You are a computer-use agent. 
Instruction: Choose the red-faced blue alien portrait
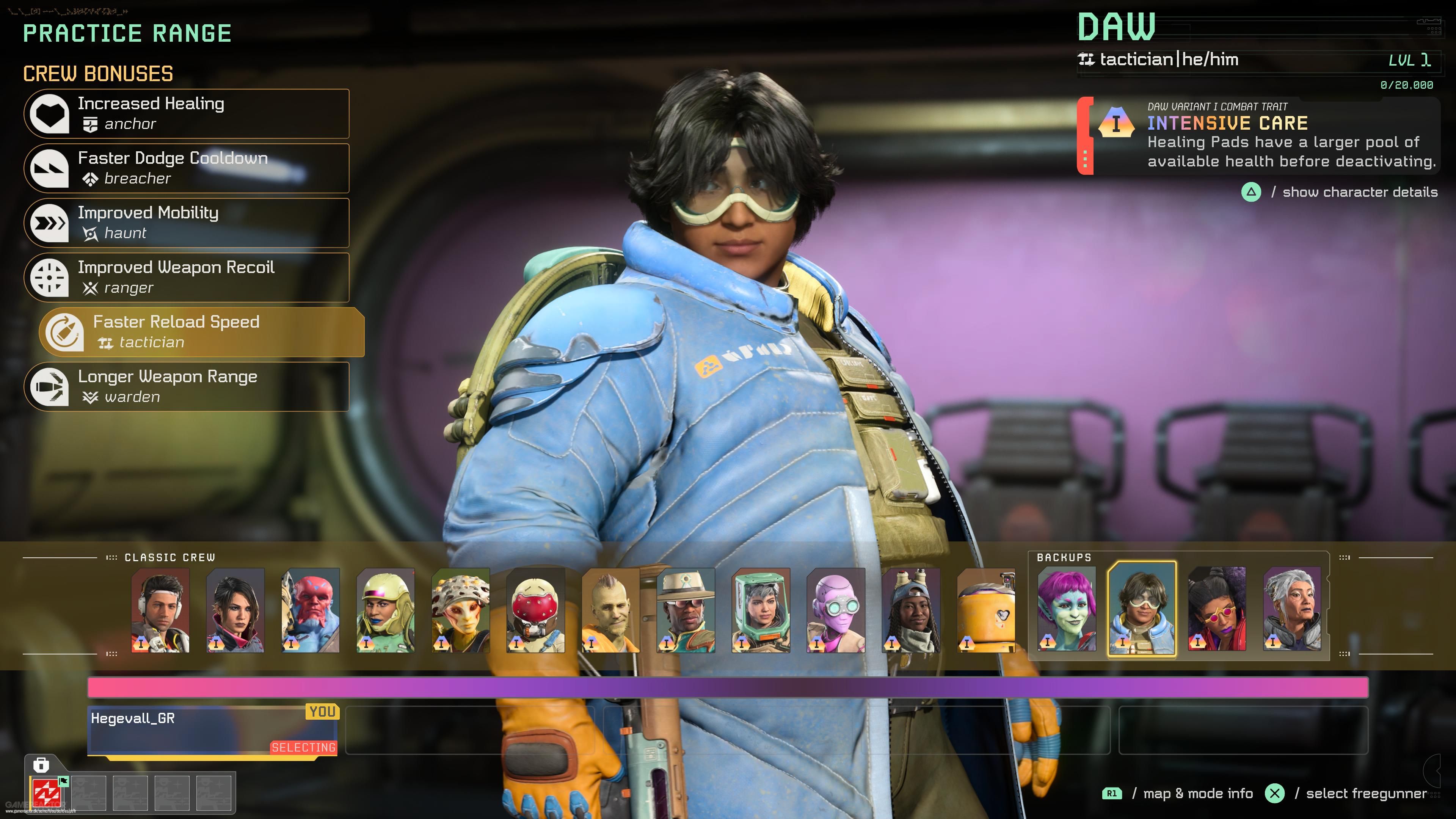(310, 610)
